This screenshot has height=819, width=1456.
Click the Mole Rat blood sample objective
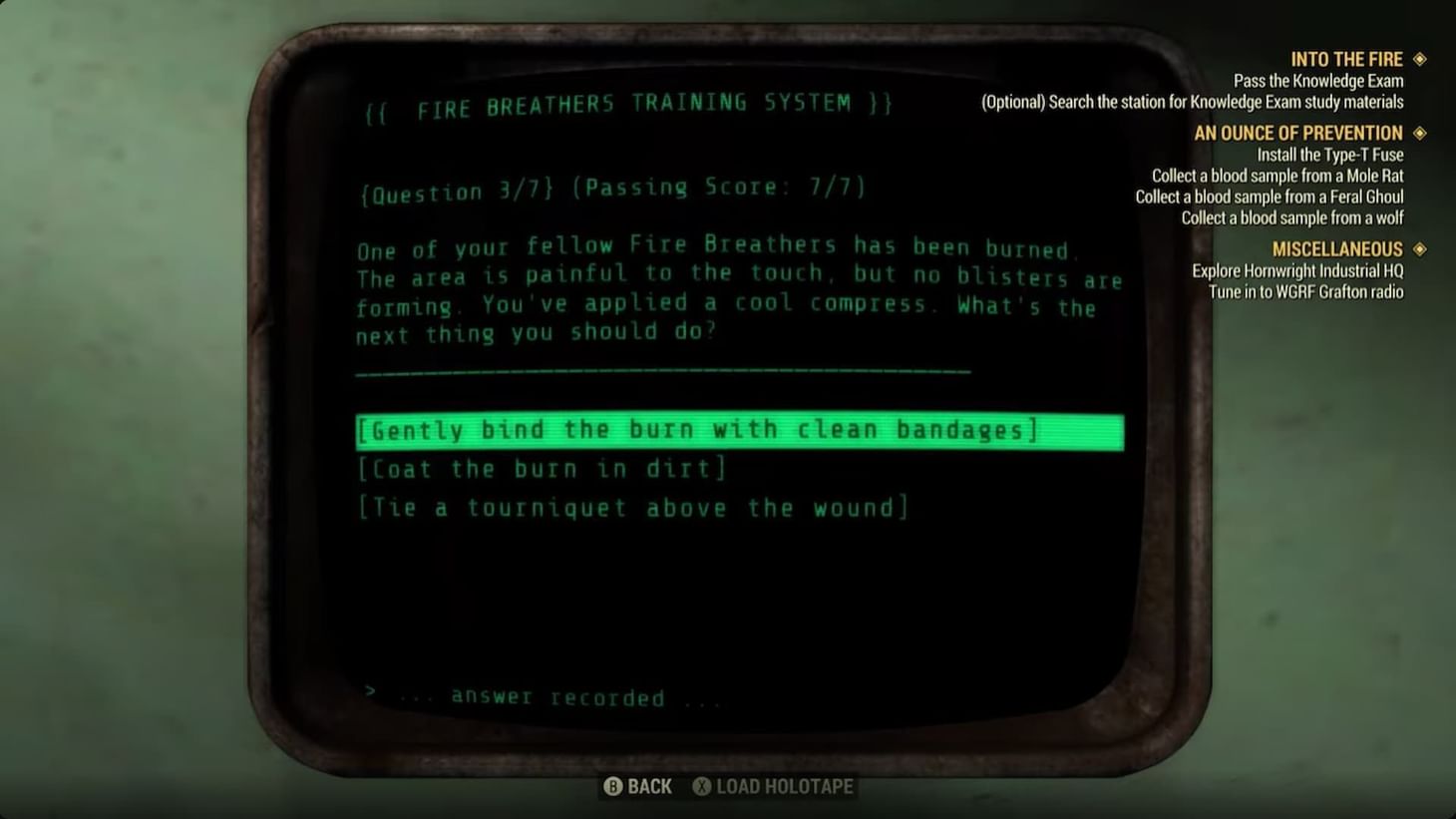coord(1277,176)
